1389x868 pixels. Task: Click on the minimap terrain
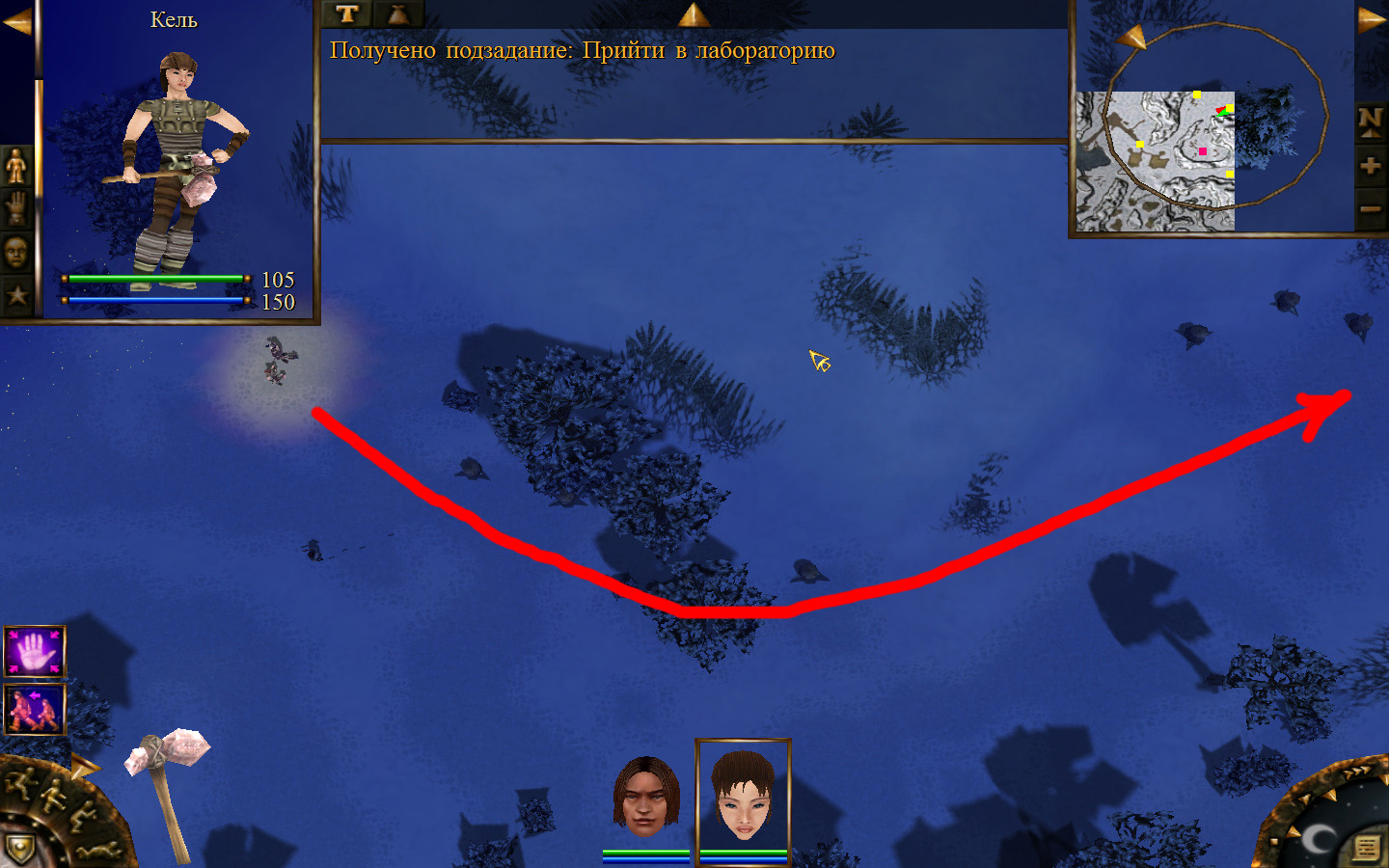point(1156,162)
